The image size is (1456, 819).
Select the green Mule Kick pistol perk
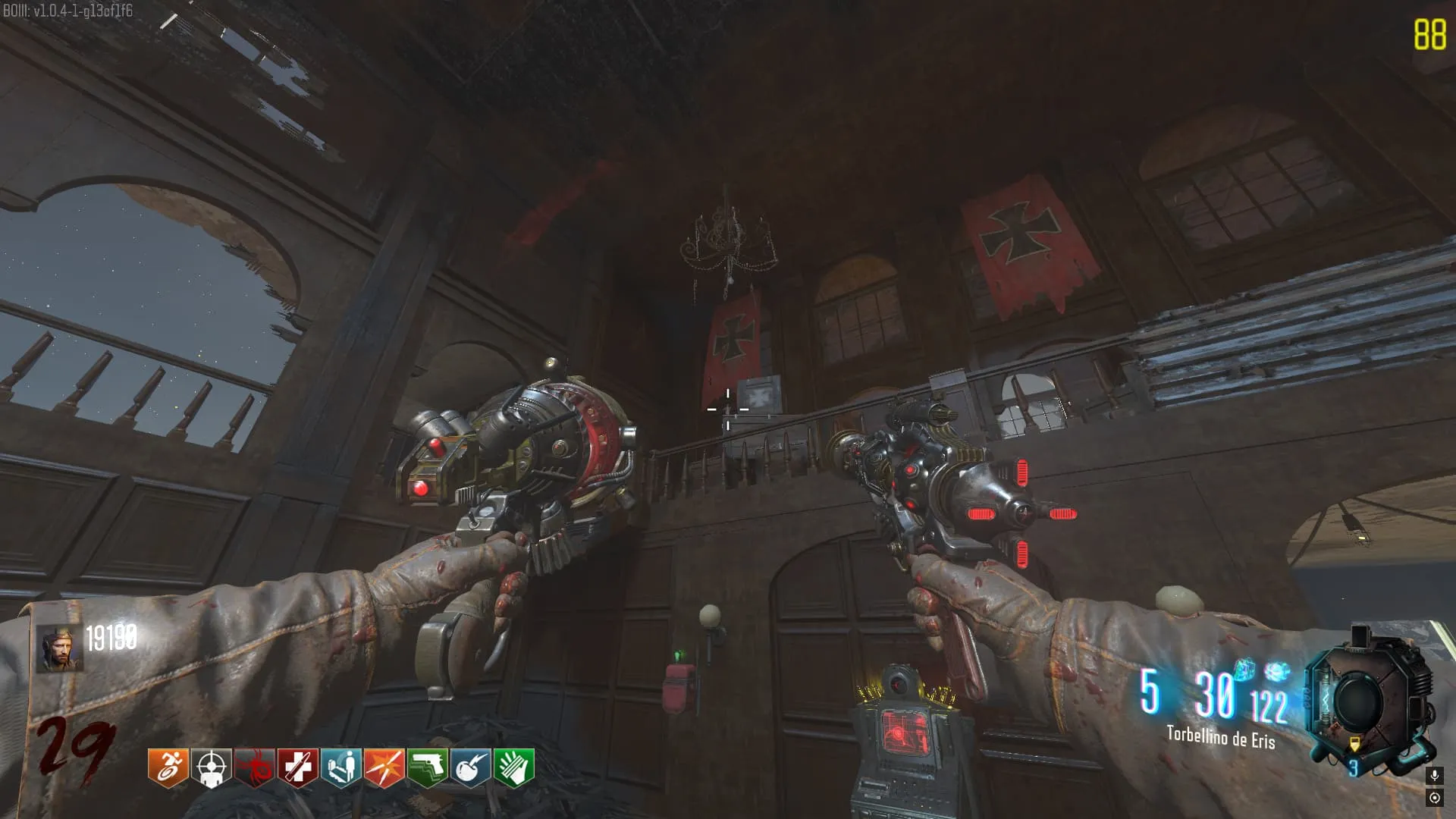click(428, 767)
